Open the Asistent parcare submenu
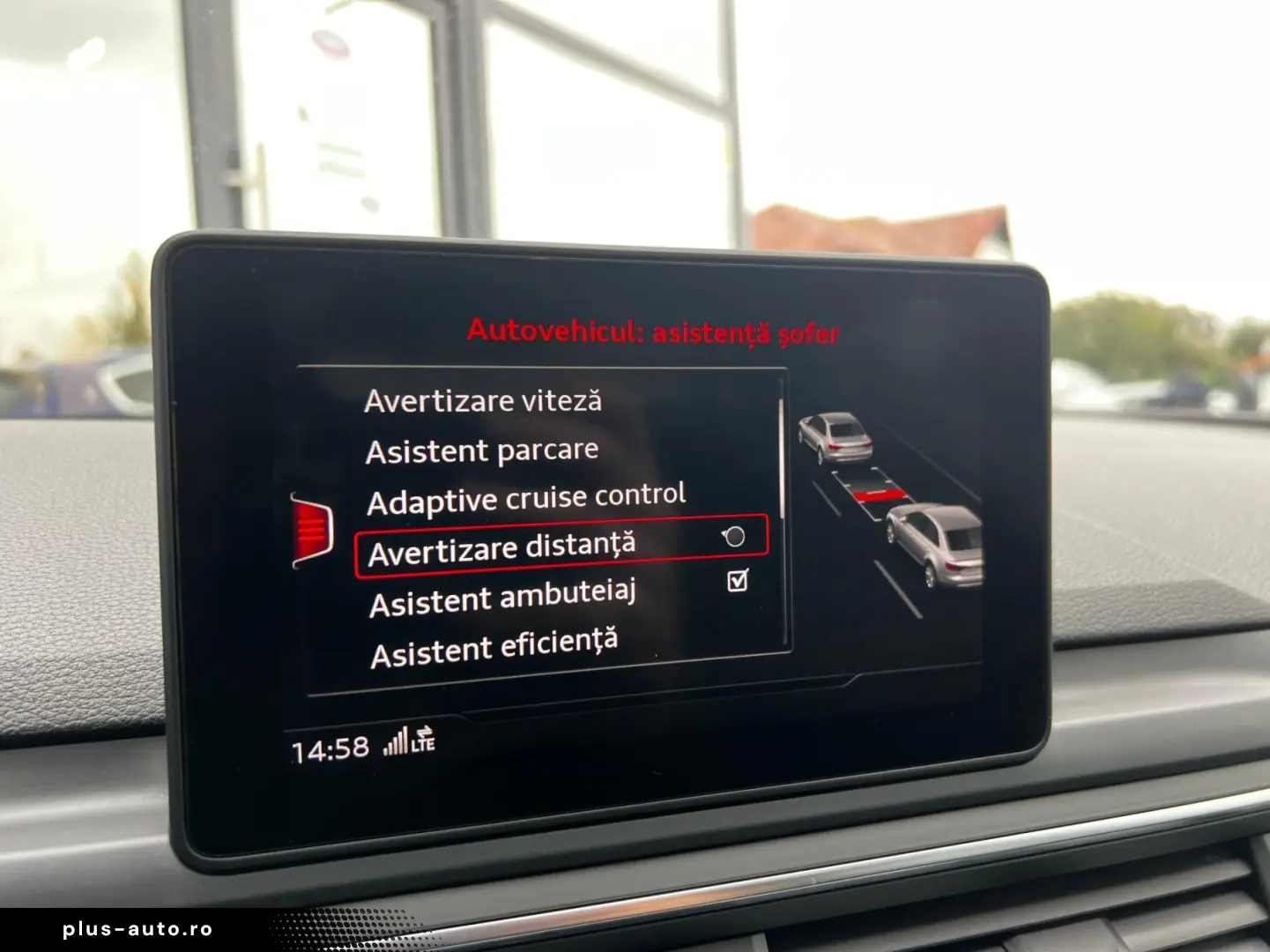This screenshot has width=1270, height=952. click(x=482, y=450)
